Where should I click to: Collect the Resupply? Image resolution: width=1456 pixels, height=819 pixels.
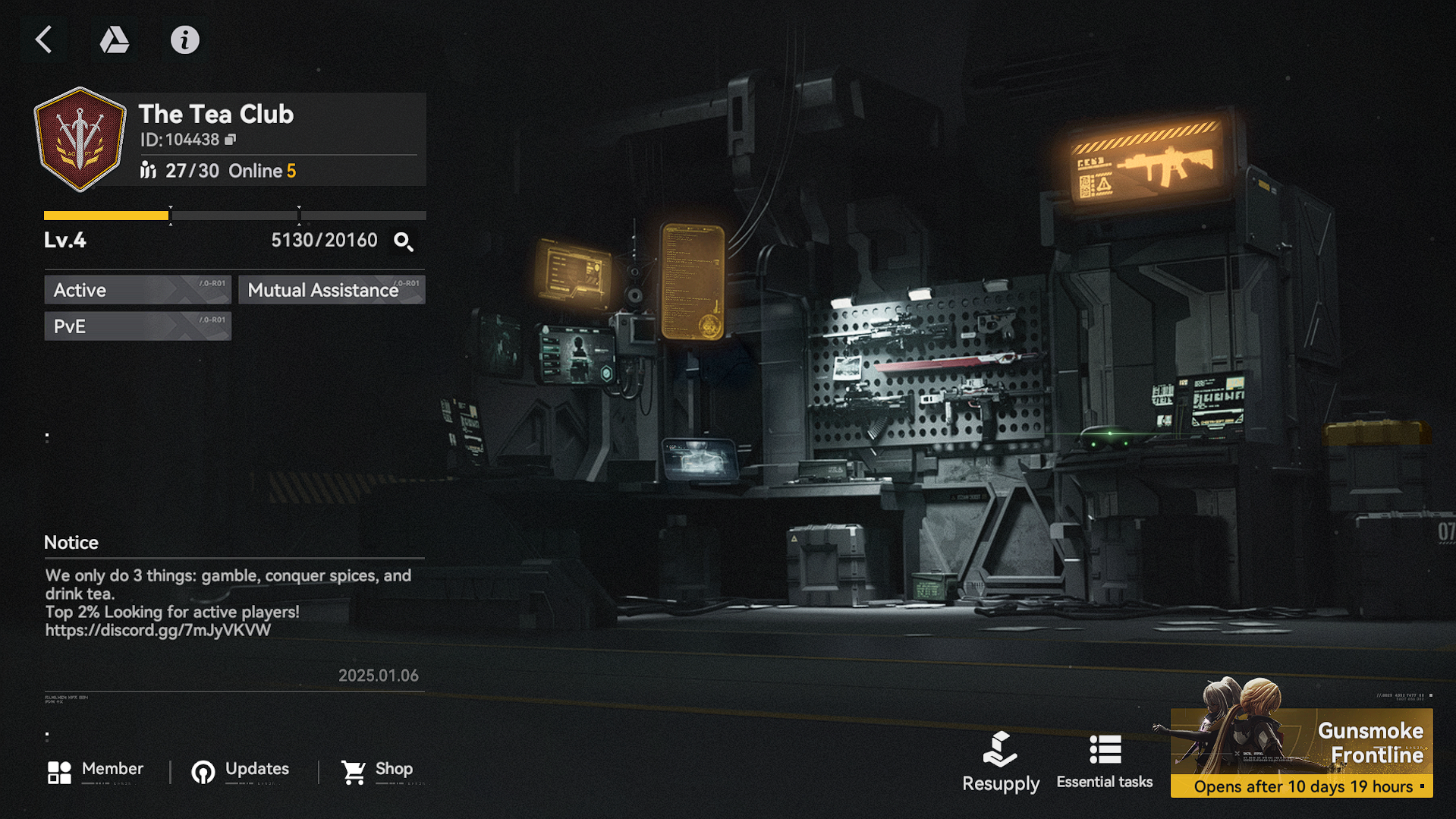tap(1000, 762)
